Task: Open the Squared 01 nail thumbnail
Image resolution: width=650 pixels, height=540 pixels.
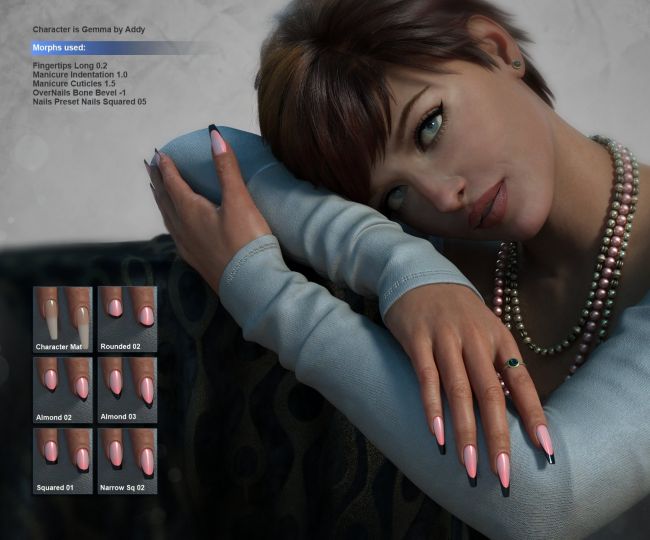Action: (x=62, y=459)
